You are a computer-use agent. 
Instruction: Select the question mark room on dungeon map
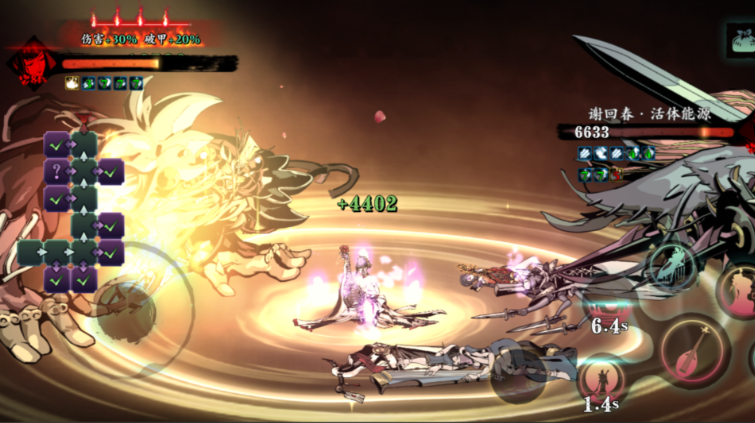(57, 172)
